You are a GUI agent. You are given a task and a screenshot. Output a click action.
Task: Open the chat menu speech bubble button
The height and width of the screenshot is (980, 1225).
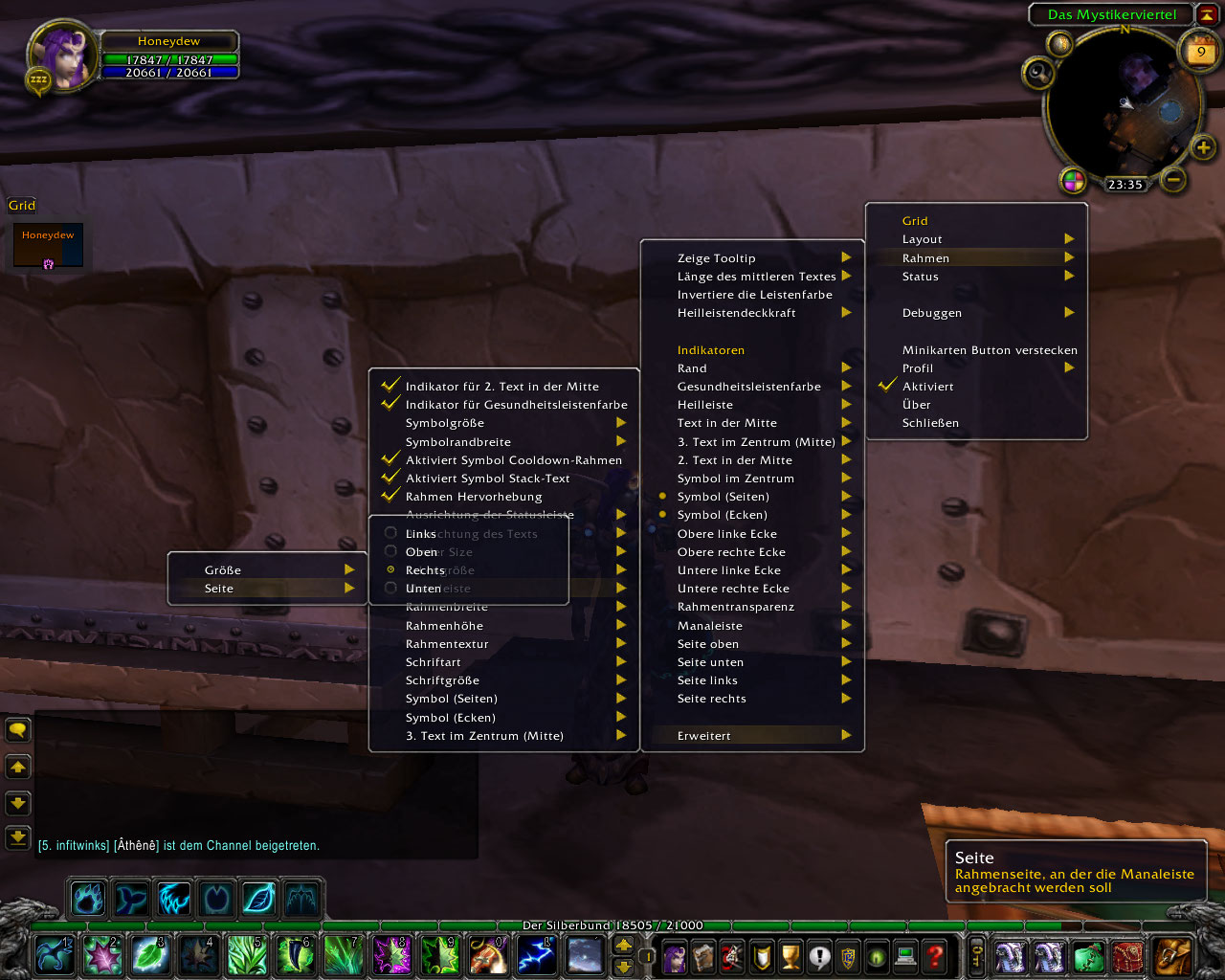click(x=18, y=731)
